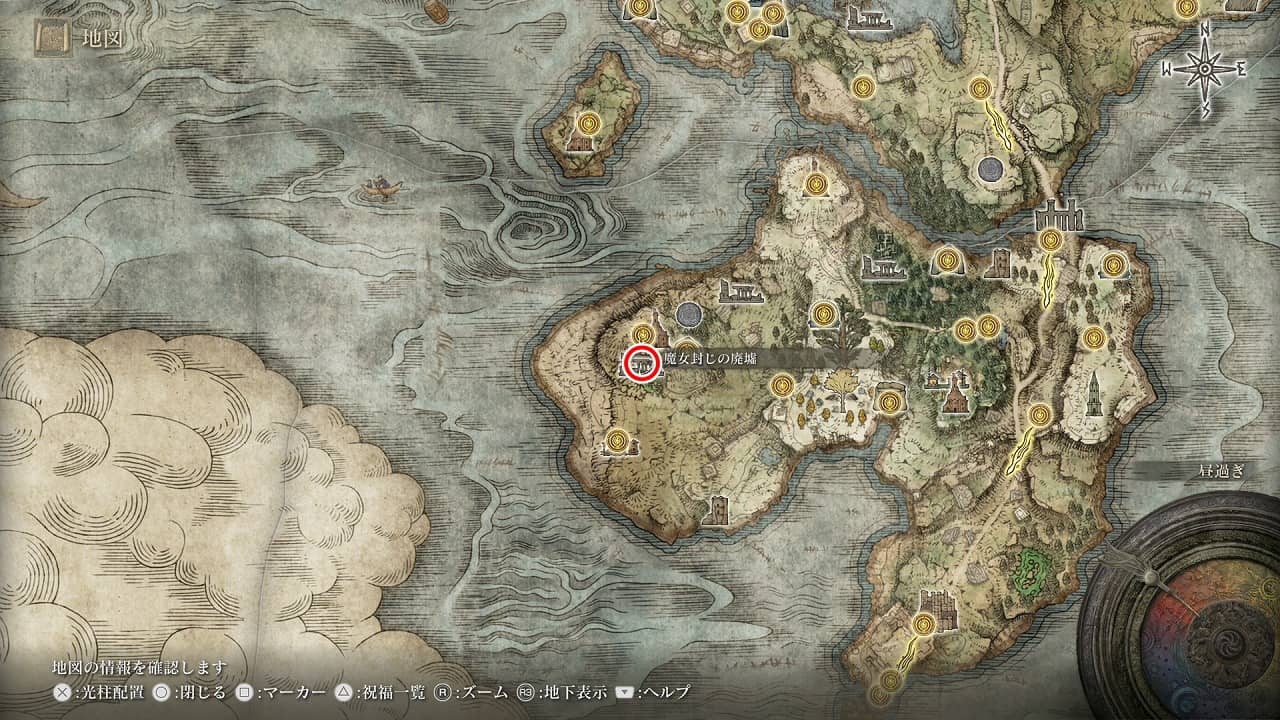
Task: Select the grayed-out site of grace north of the ruins
Action: (690, 316)
